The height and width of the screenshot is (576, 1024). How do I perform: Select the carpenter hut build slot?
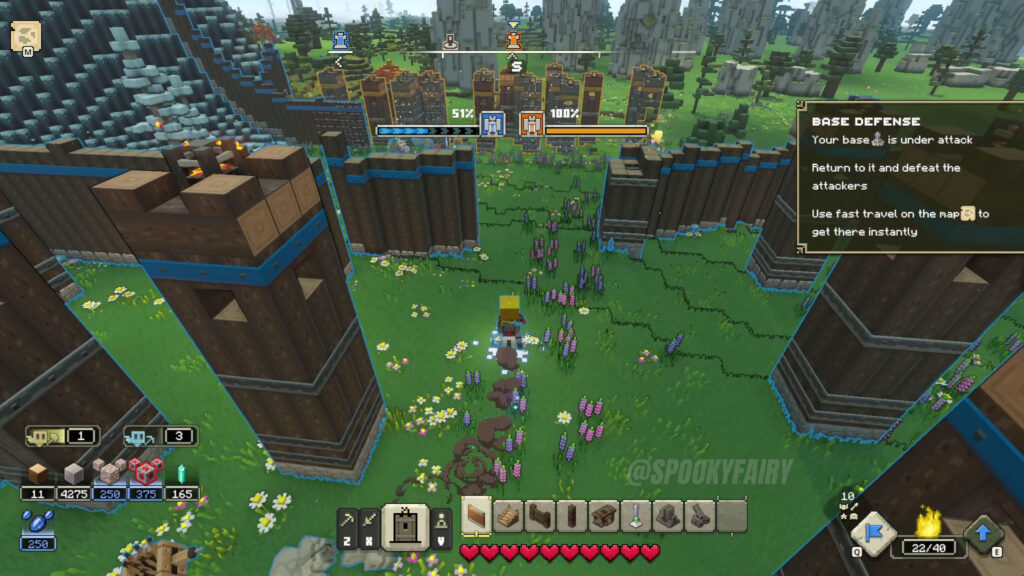coord(604,515)
